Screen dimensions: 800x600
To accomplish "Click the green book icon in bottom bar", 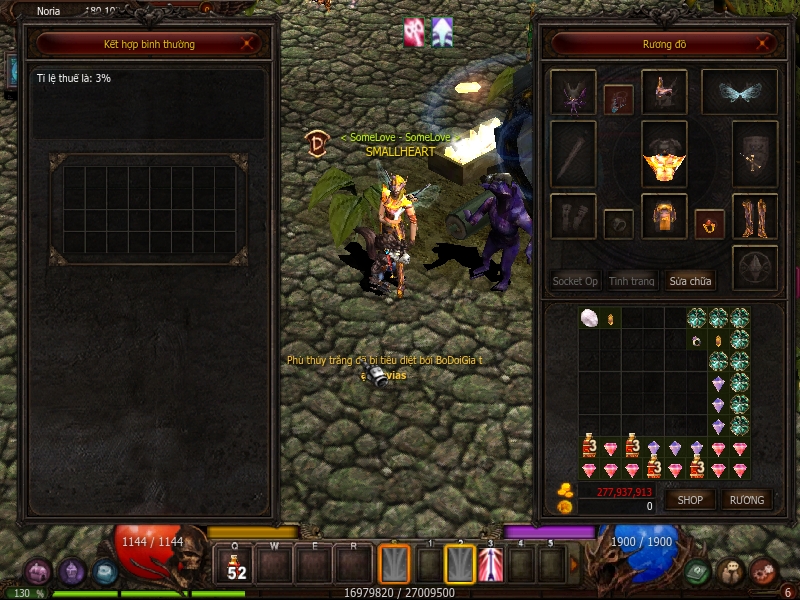I will pyautogui.click(x=697, y=571).
